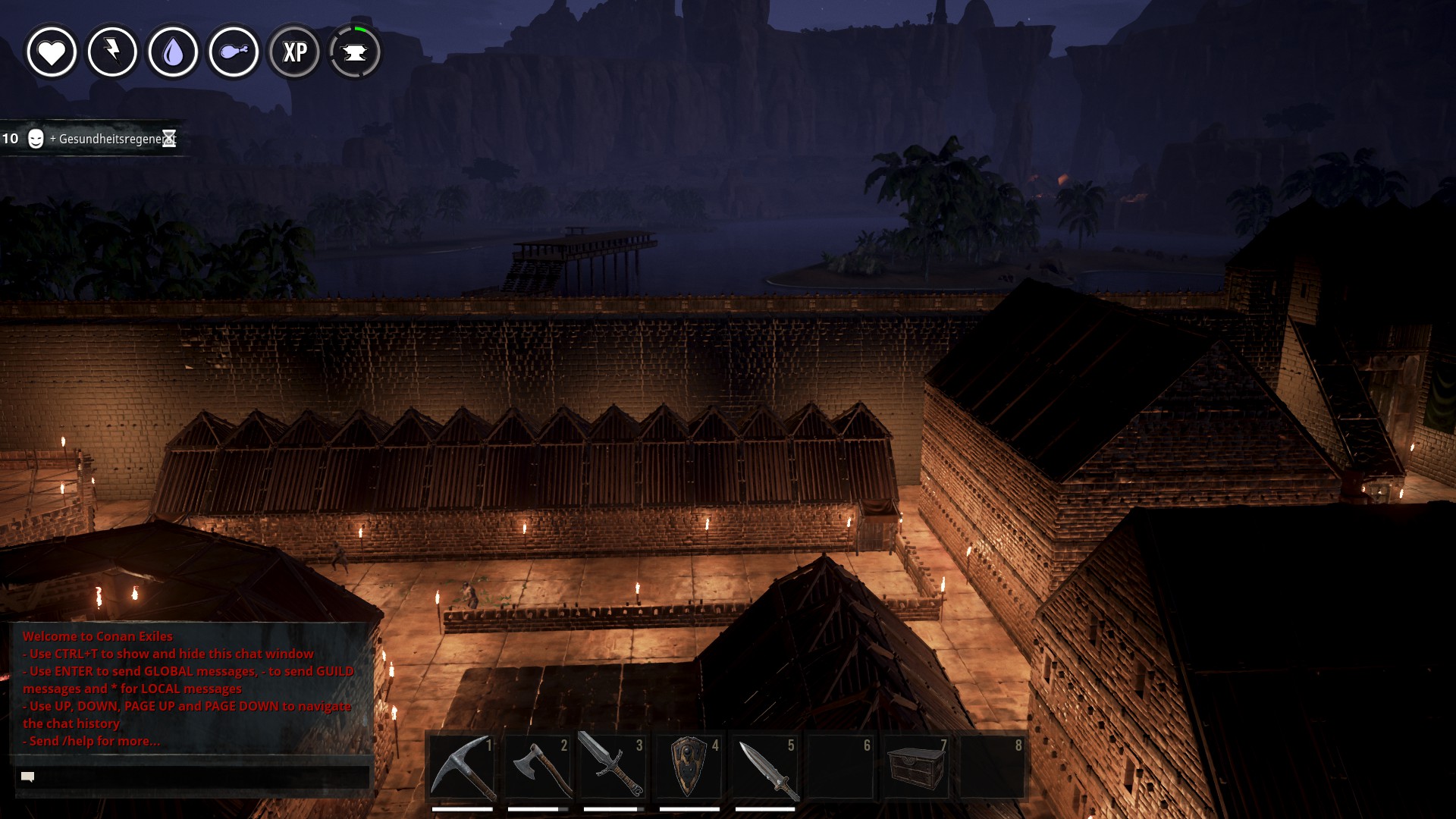
Task: Click the meat drumstick hunger icon
Action: point(234,52)
